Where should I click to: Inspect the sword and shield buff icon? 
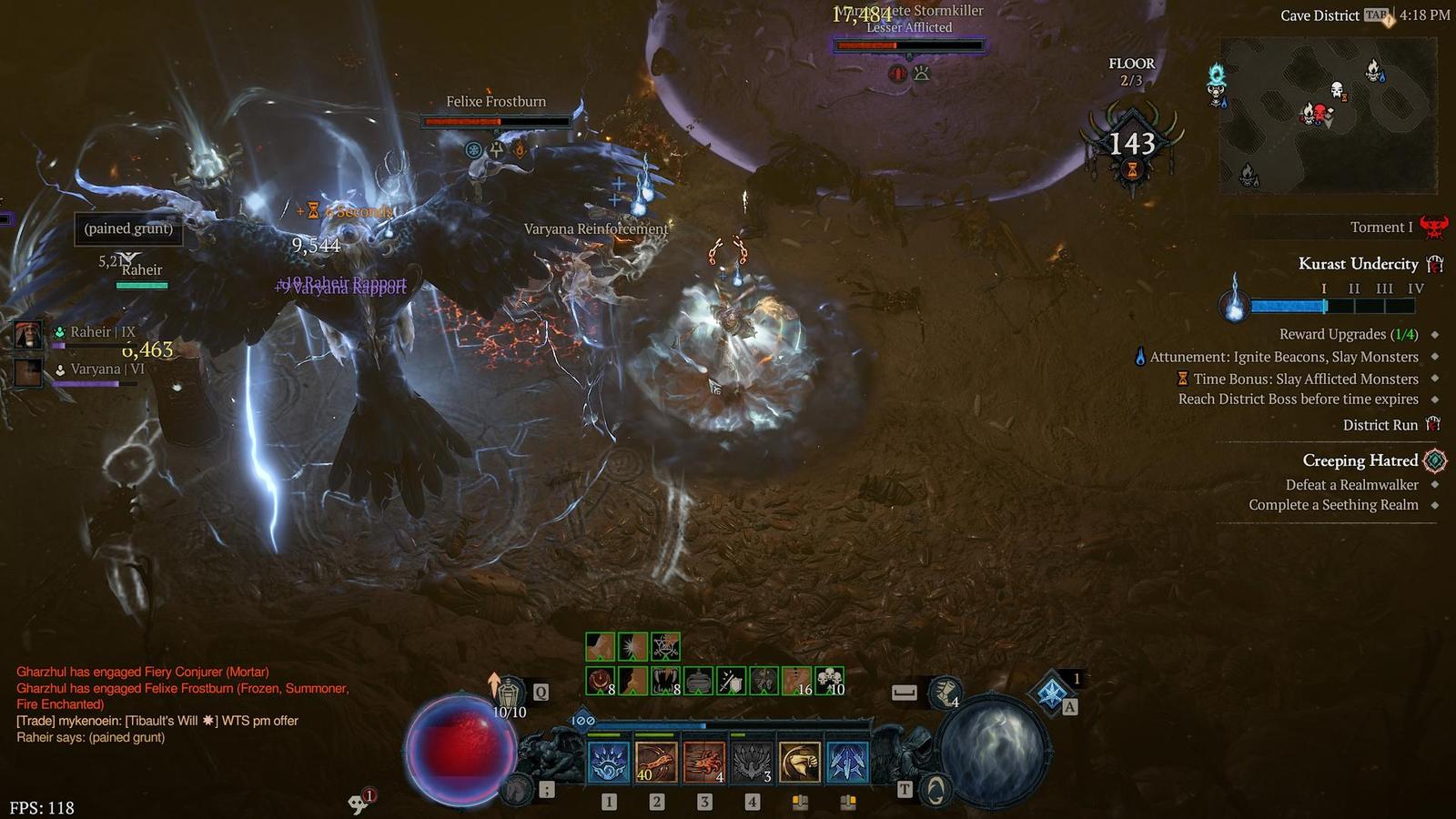click(x=732, y=681)
